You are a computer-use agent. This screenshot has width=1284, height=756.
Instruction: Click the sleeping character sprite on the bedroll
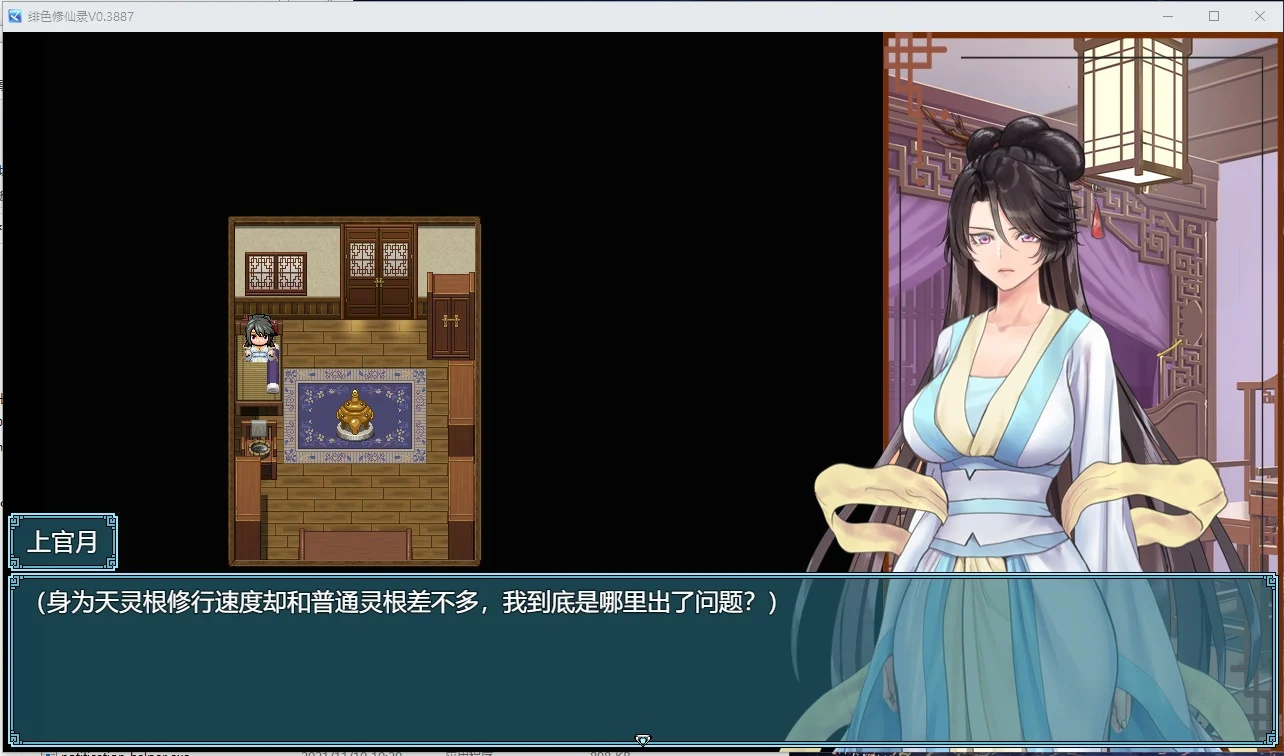pyautogui.click(x=257, y=338)
